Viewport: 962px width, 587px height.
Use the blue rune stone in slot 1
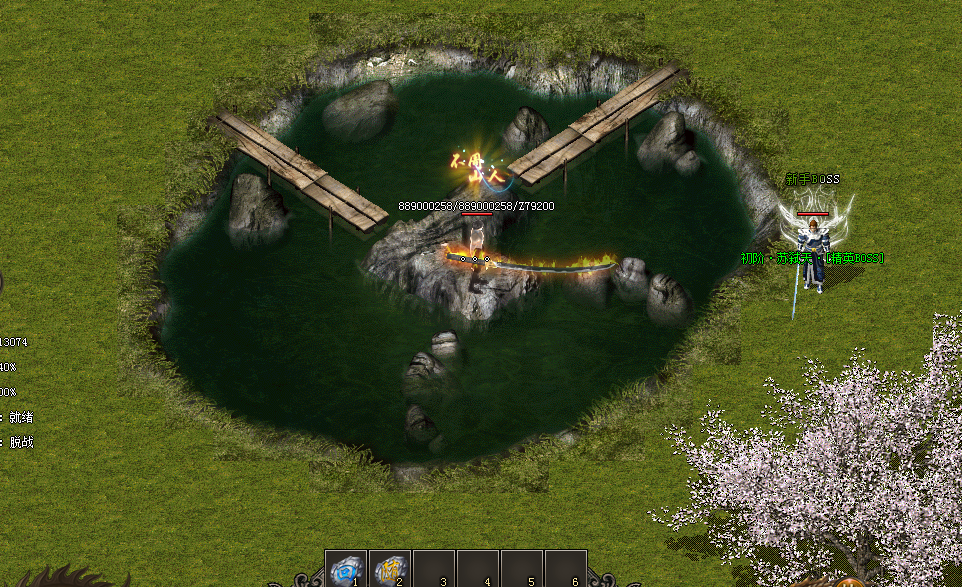(x=345, y=569)
